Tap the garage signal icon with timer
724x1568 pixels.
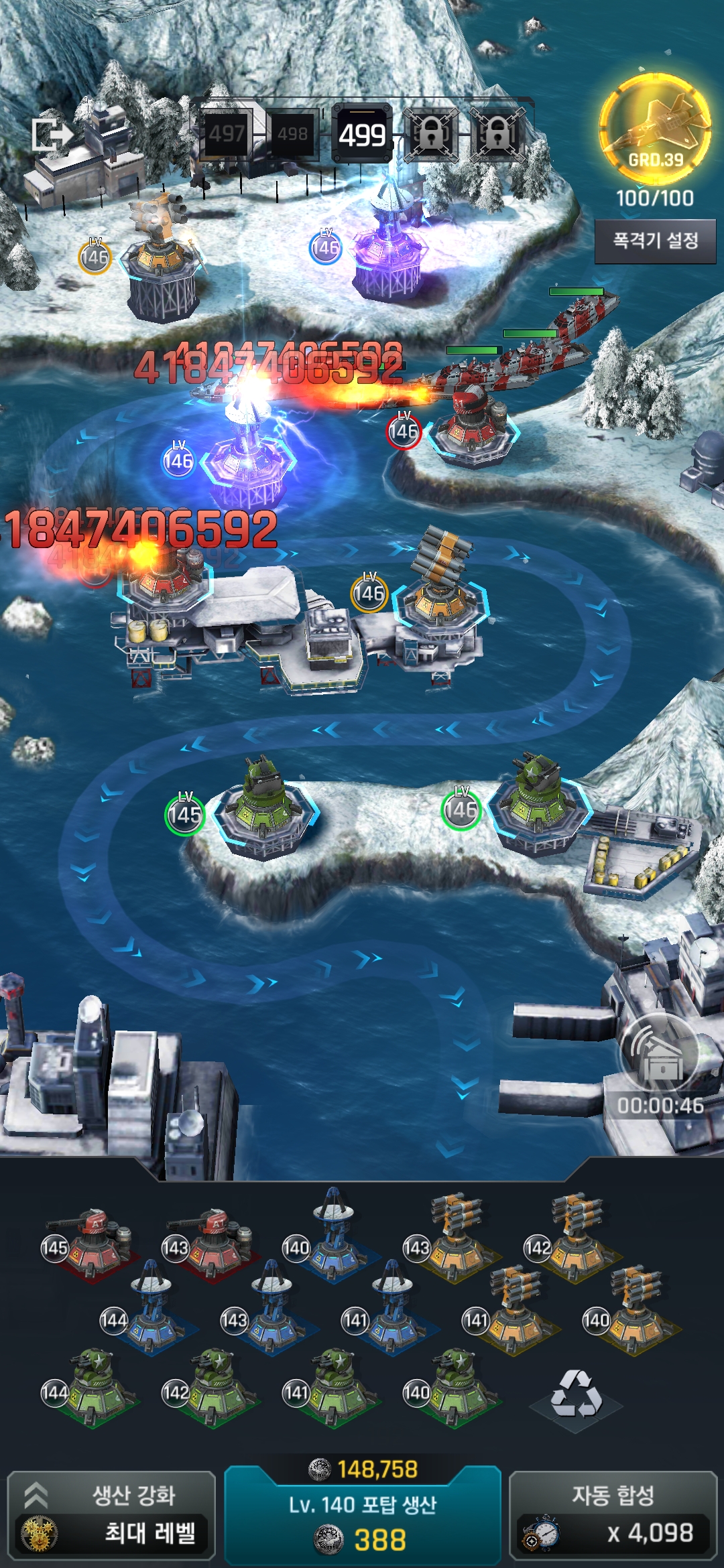pos(660,1055)
